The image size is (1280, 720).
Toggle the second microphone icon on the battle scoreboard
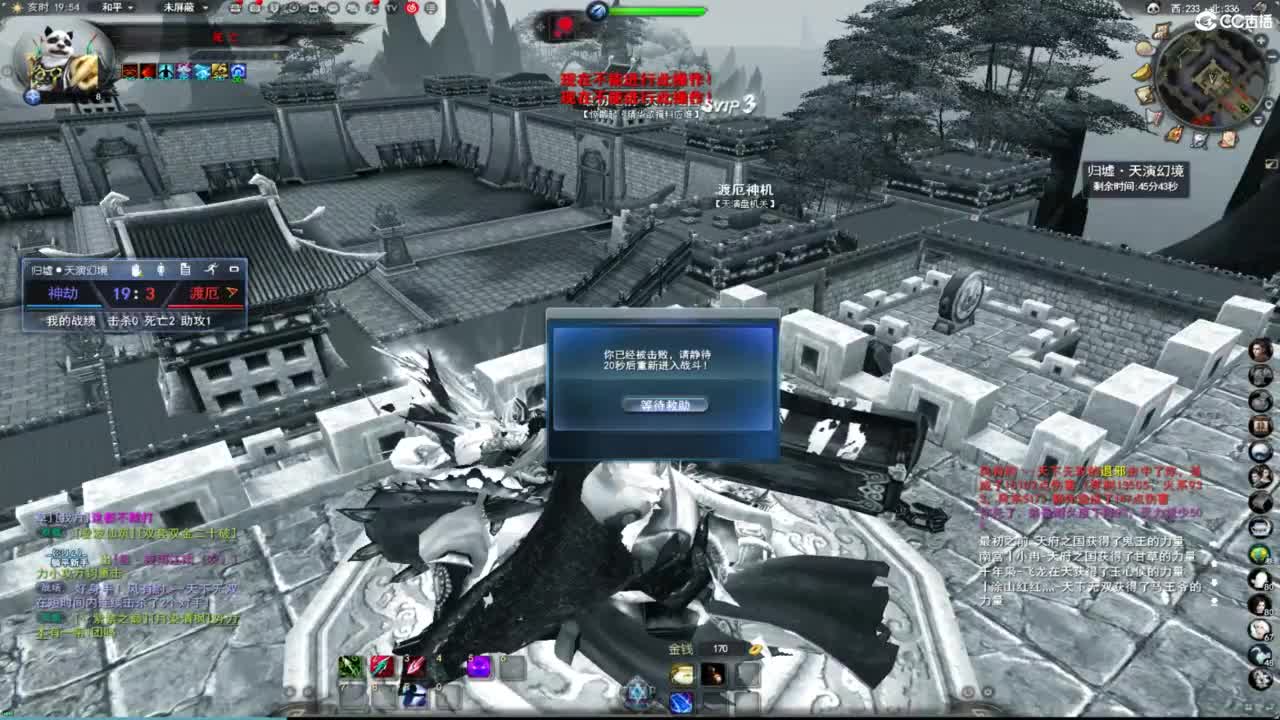pos(161,270)
